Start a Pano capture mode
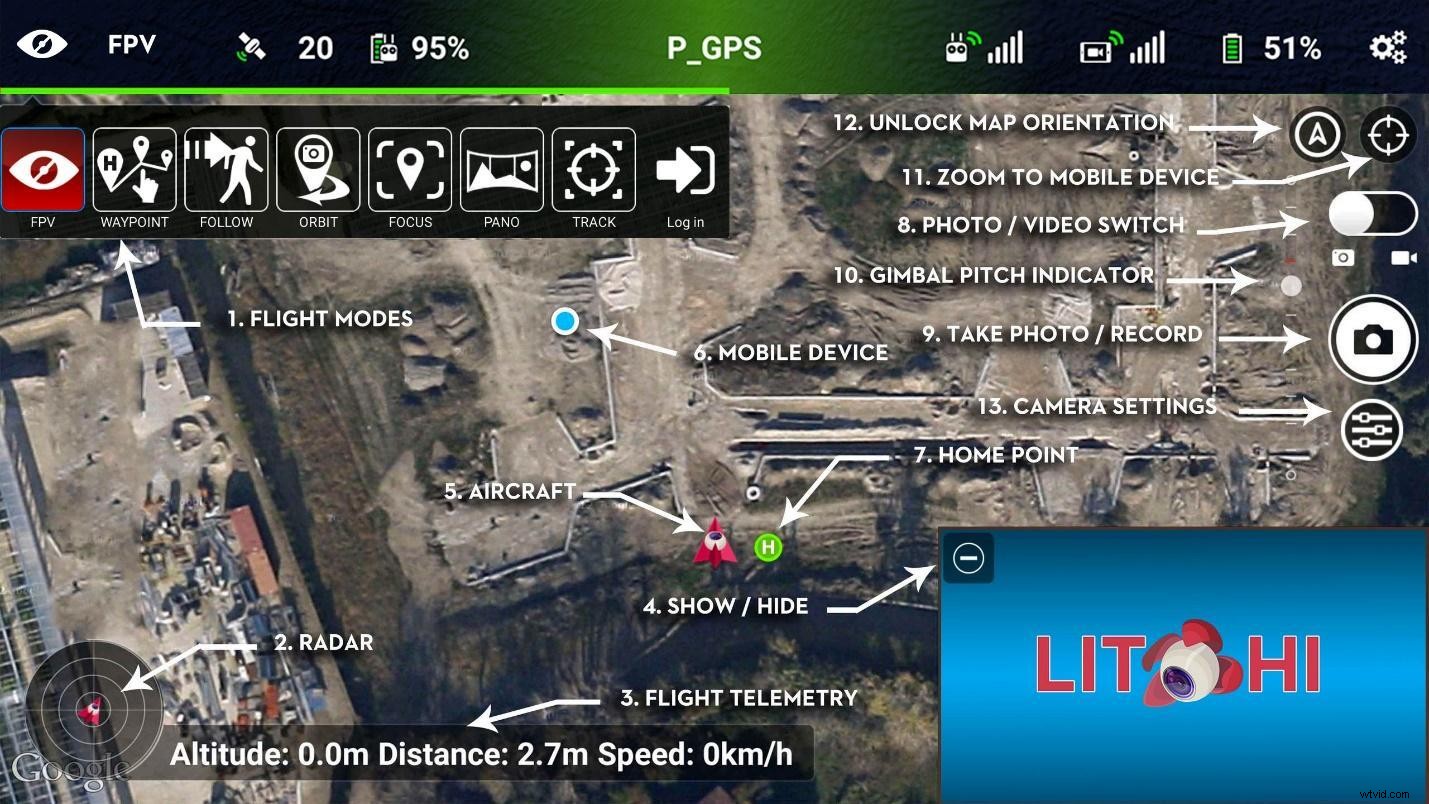This screenshot has height=804, width=1429. (x=502, y=170)
